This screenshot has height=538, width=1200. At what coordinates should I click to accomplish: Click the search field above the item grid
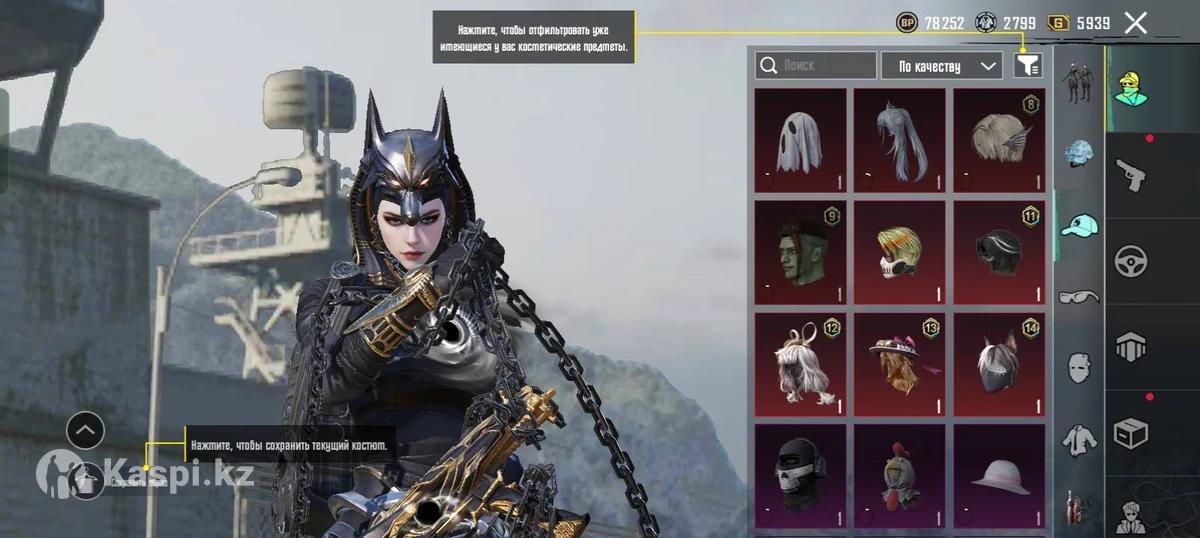(x=816, y=66)
